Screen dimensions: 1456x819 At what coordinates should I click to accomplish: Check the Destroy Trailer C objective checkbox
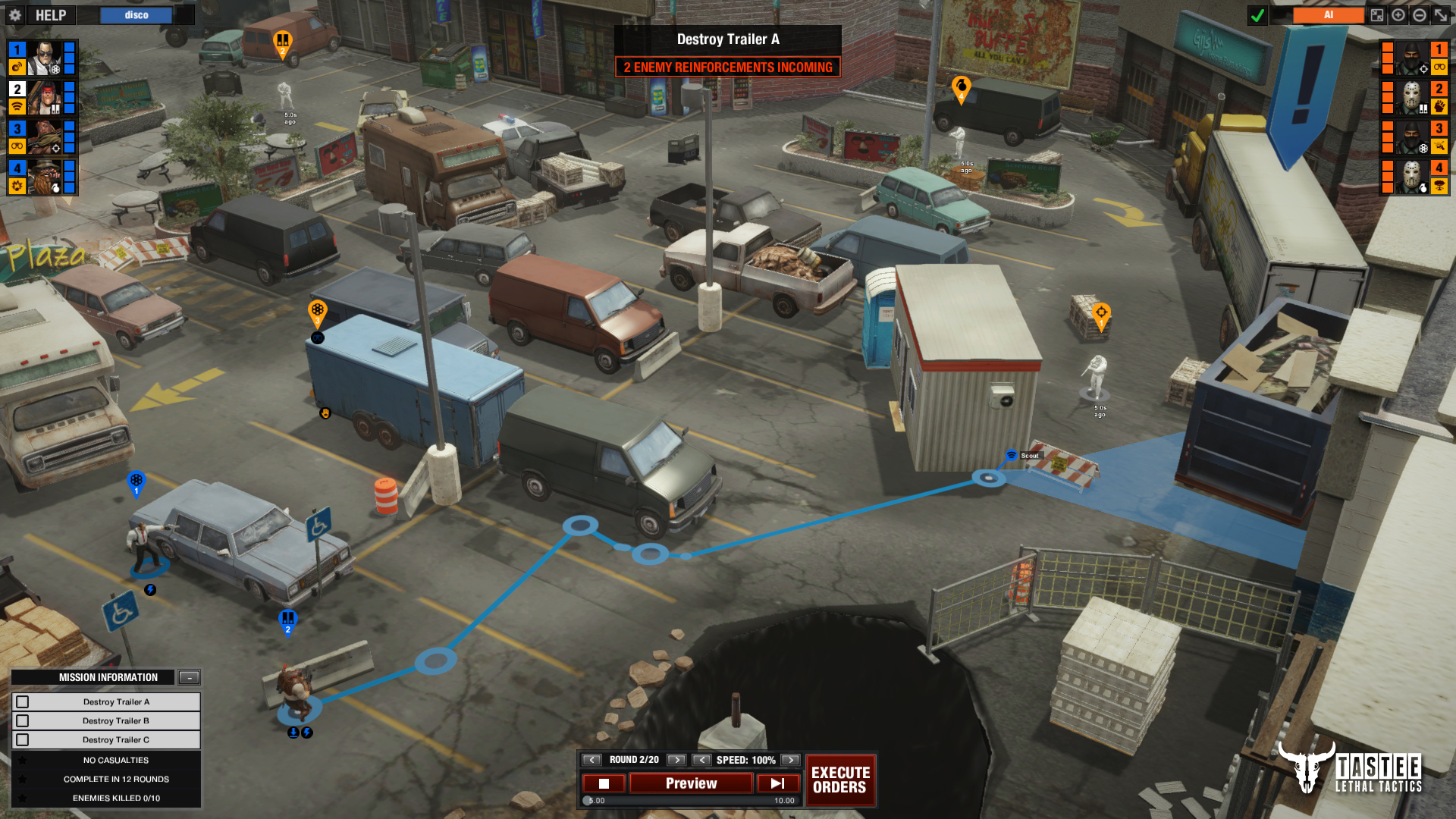pos(21,739)
